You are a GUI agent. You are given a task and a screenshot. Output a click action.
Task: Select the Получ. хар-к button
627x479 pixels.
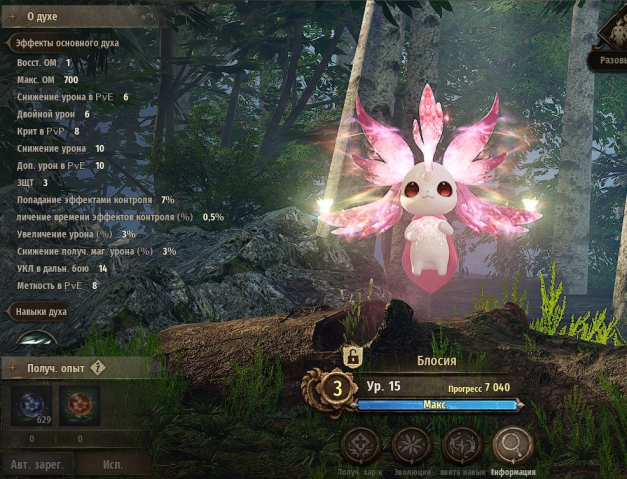(359, 446)
